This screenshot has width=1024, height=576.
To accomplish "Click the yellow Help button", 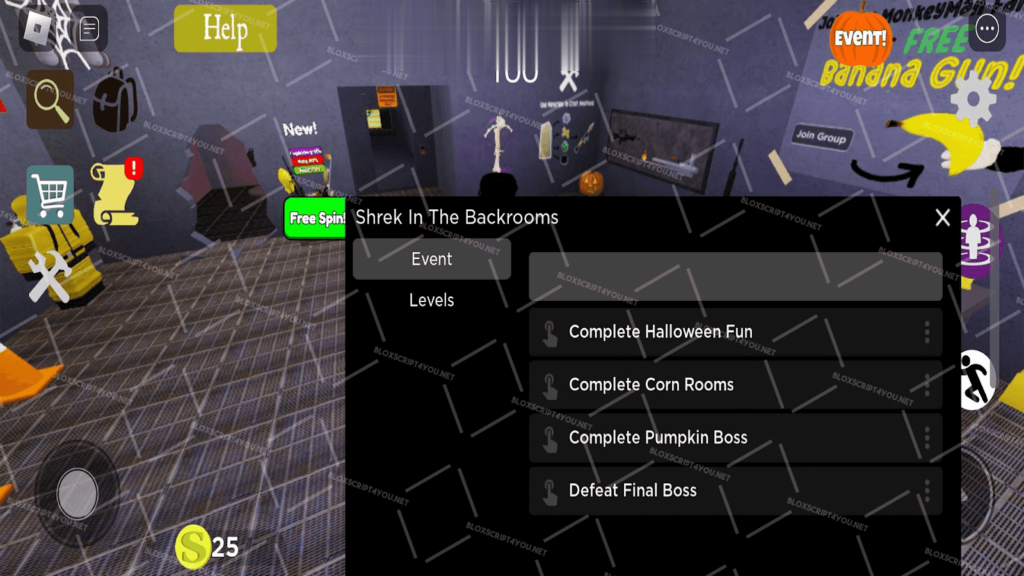I will pyautogui.click(x=225, y=29).
